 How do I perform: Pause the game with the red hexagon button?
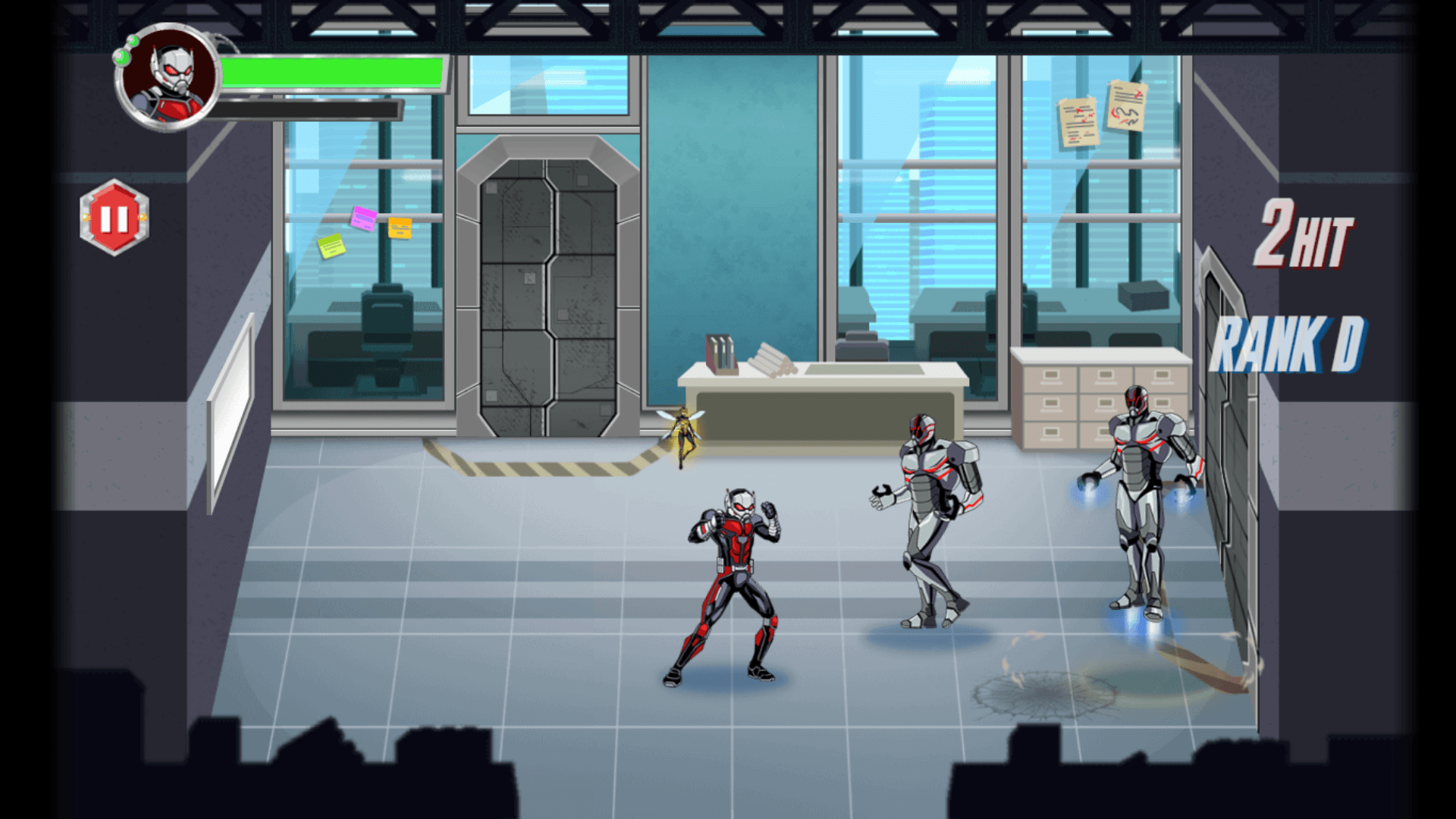tap(115, 218)
